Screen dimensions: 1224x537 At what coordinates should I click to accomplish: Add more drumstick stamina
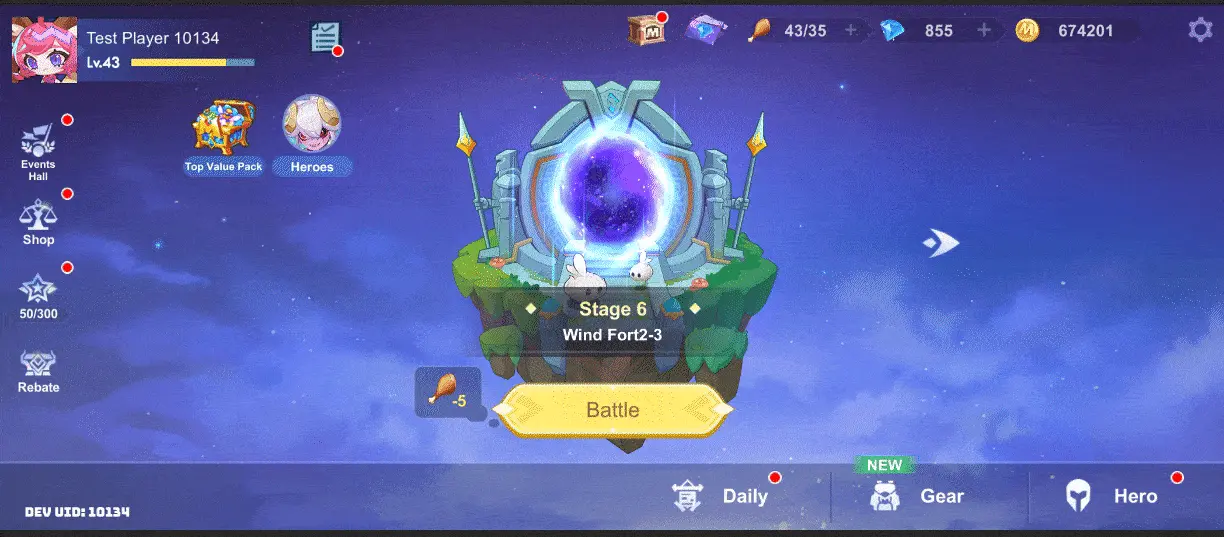851,30
